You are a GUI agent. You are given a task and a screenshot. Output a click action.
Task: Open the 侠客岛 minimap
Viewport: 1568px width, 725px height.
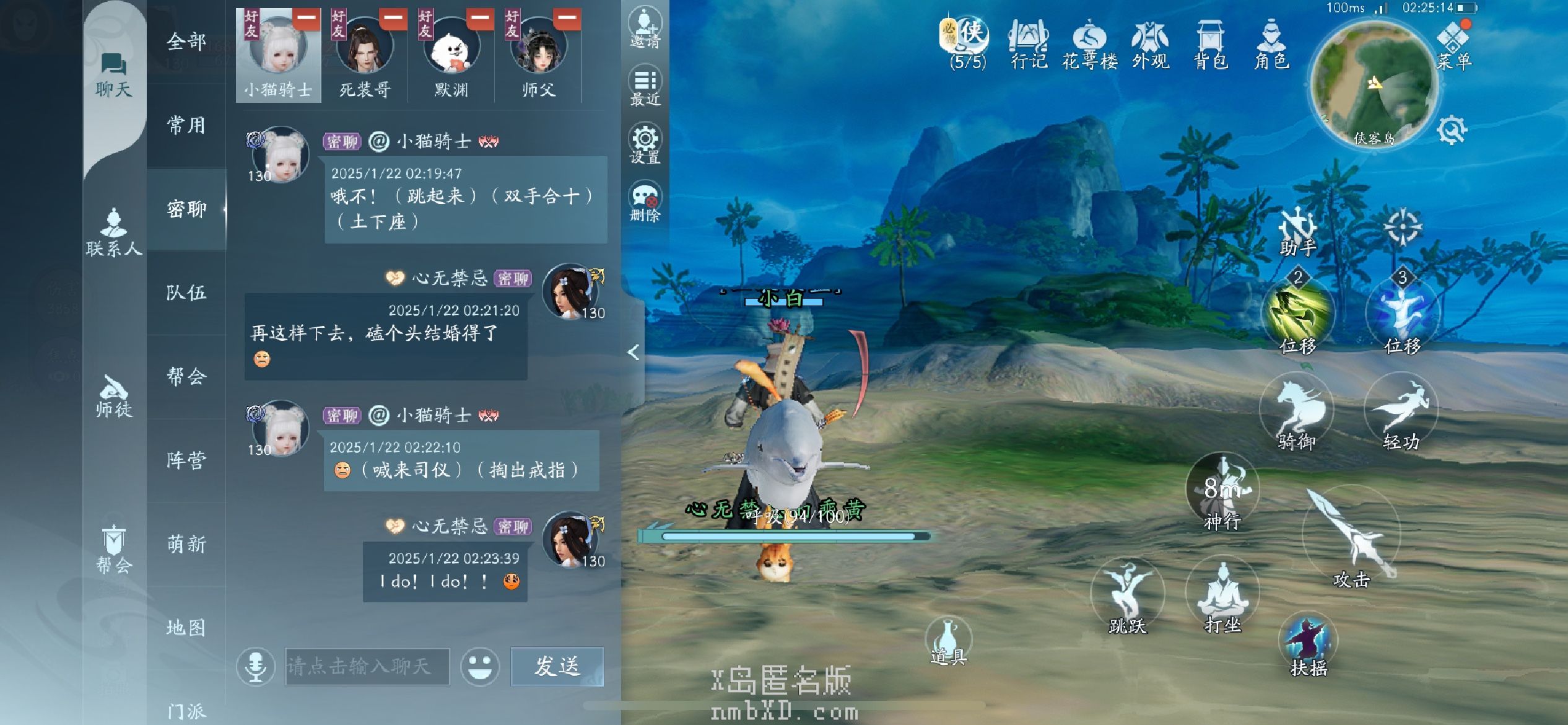tap(1373, 84)
